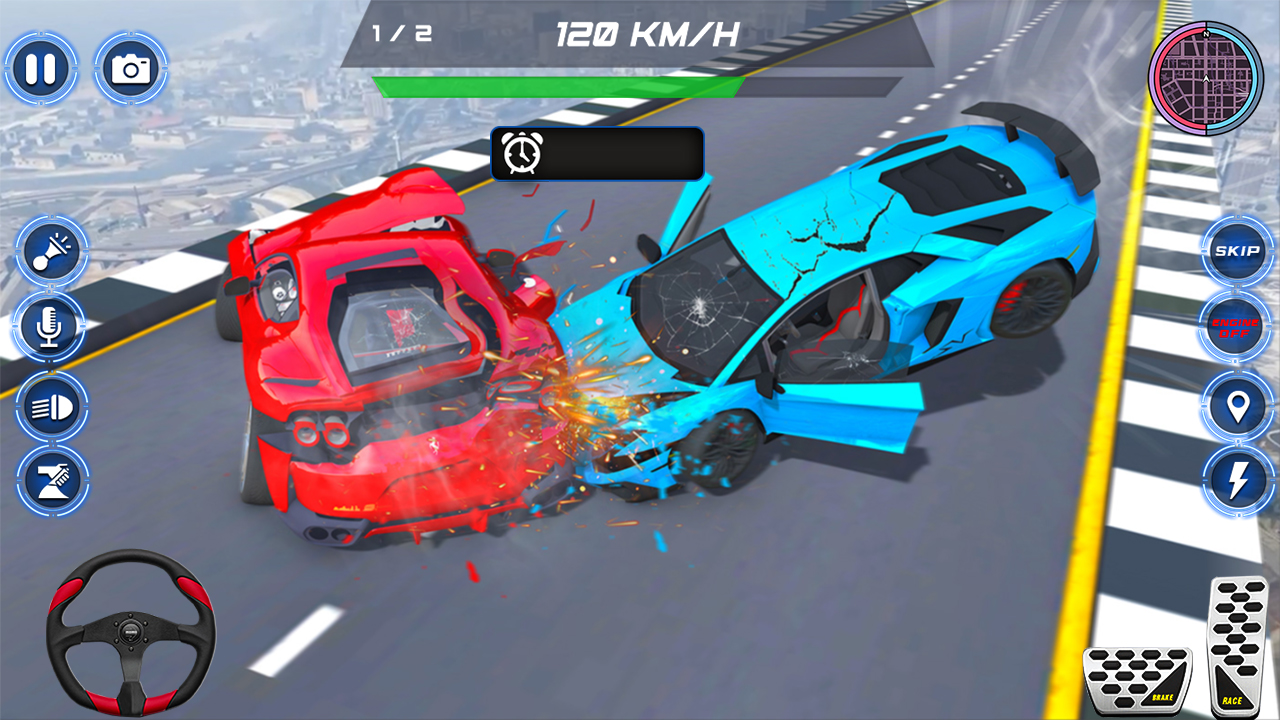Tap the horn icon
The height and width of the screenshot is (720, 1280).
point(51,252)
